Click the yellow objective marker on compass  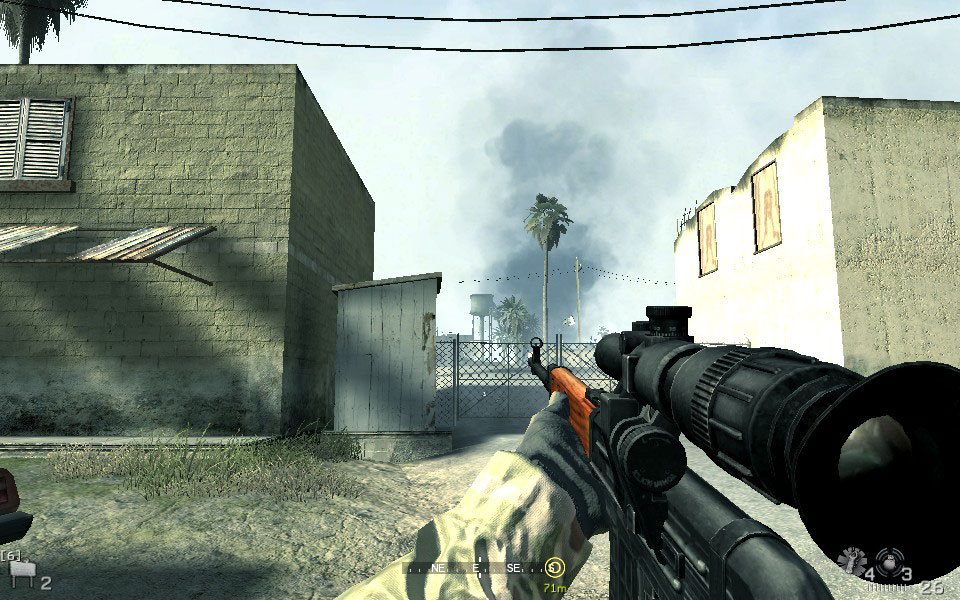point(555,567)
